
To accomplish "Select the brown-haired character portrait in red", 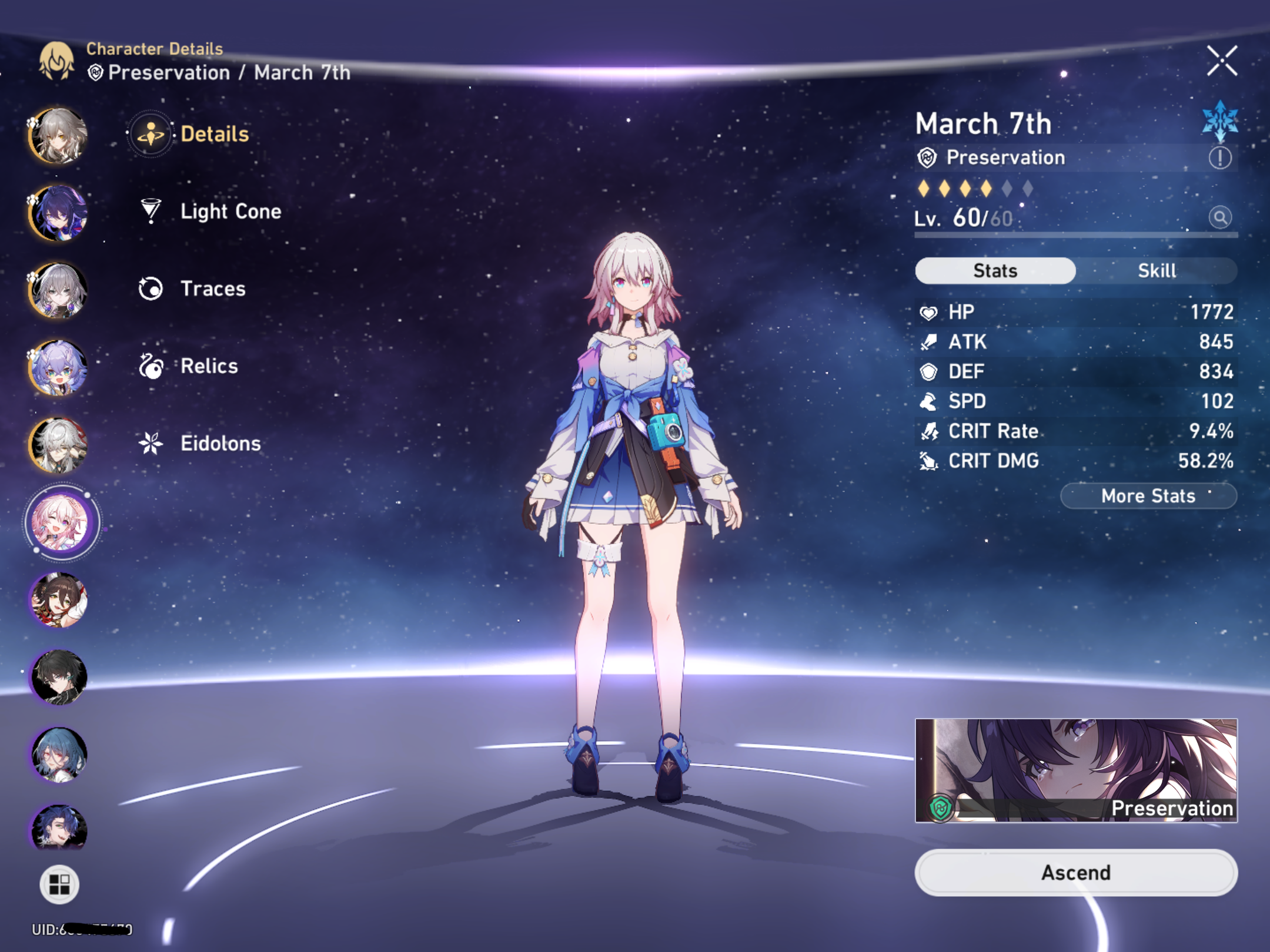I will point(59,600).
